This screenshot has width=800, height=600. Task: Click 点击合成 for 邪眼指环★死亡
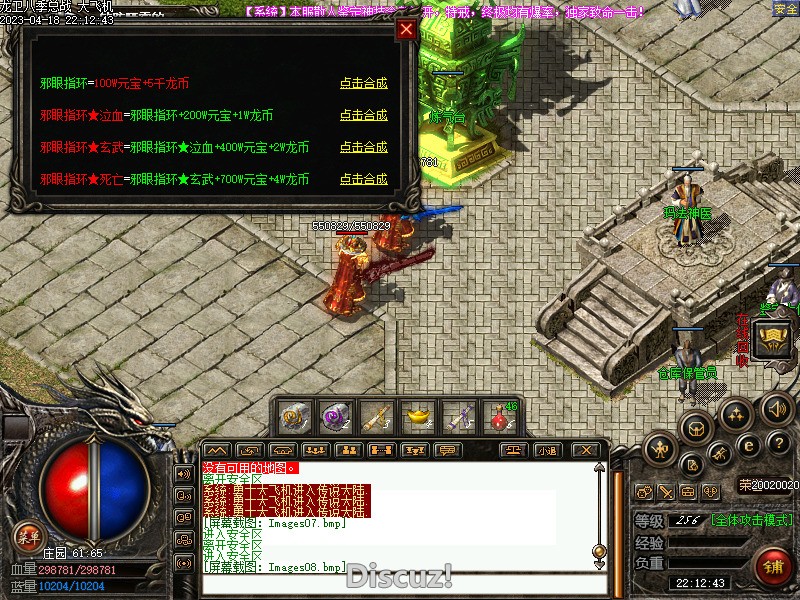coord(363,179)
